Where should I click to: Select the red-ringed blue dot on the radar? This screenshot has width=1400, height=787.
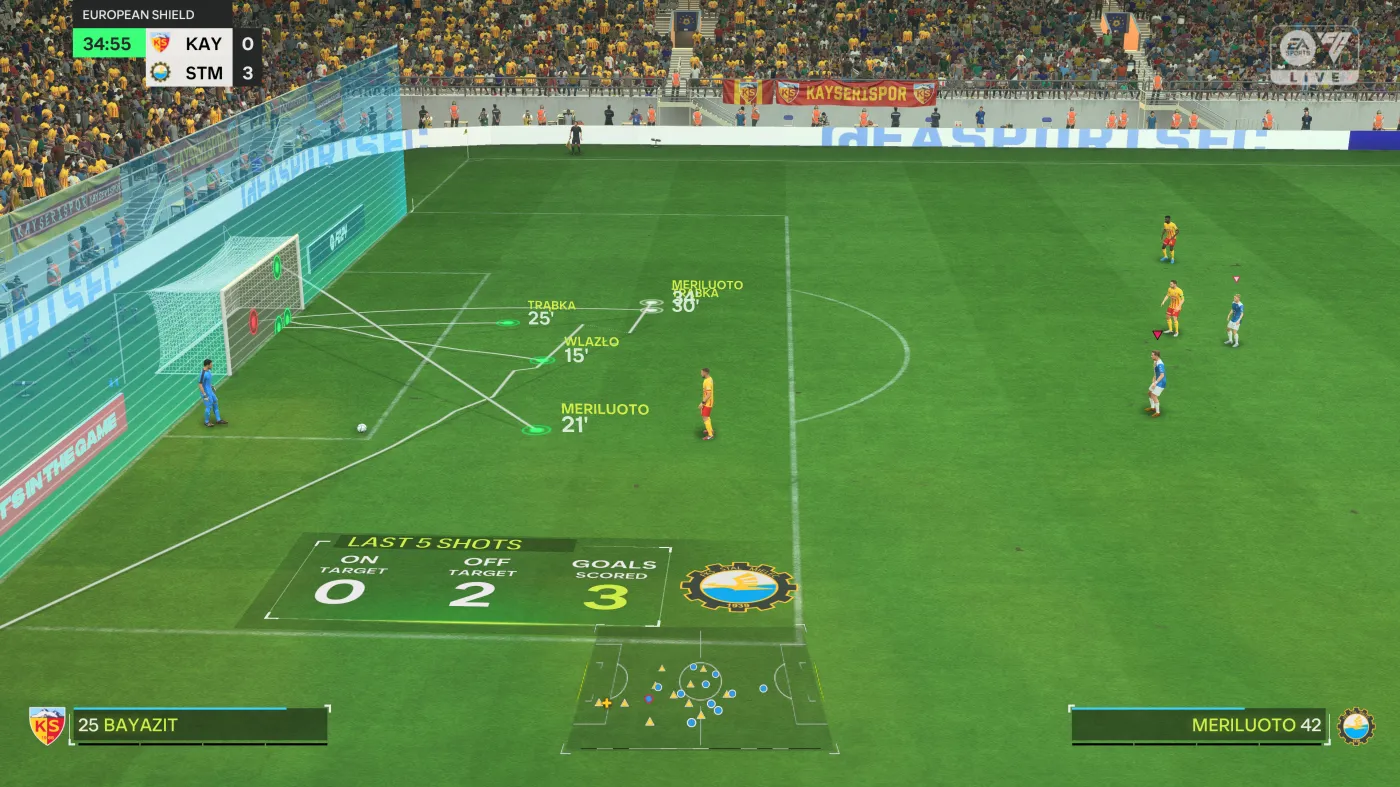(x=649, y=699)
